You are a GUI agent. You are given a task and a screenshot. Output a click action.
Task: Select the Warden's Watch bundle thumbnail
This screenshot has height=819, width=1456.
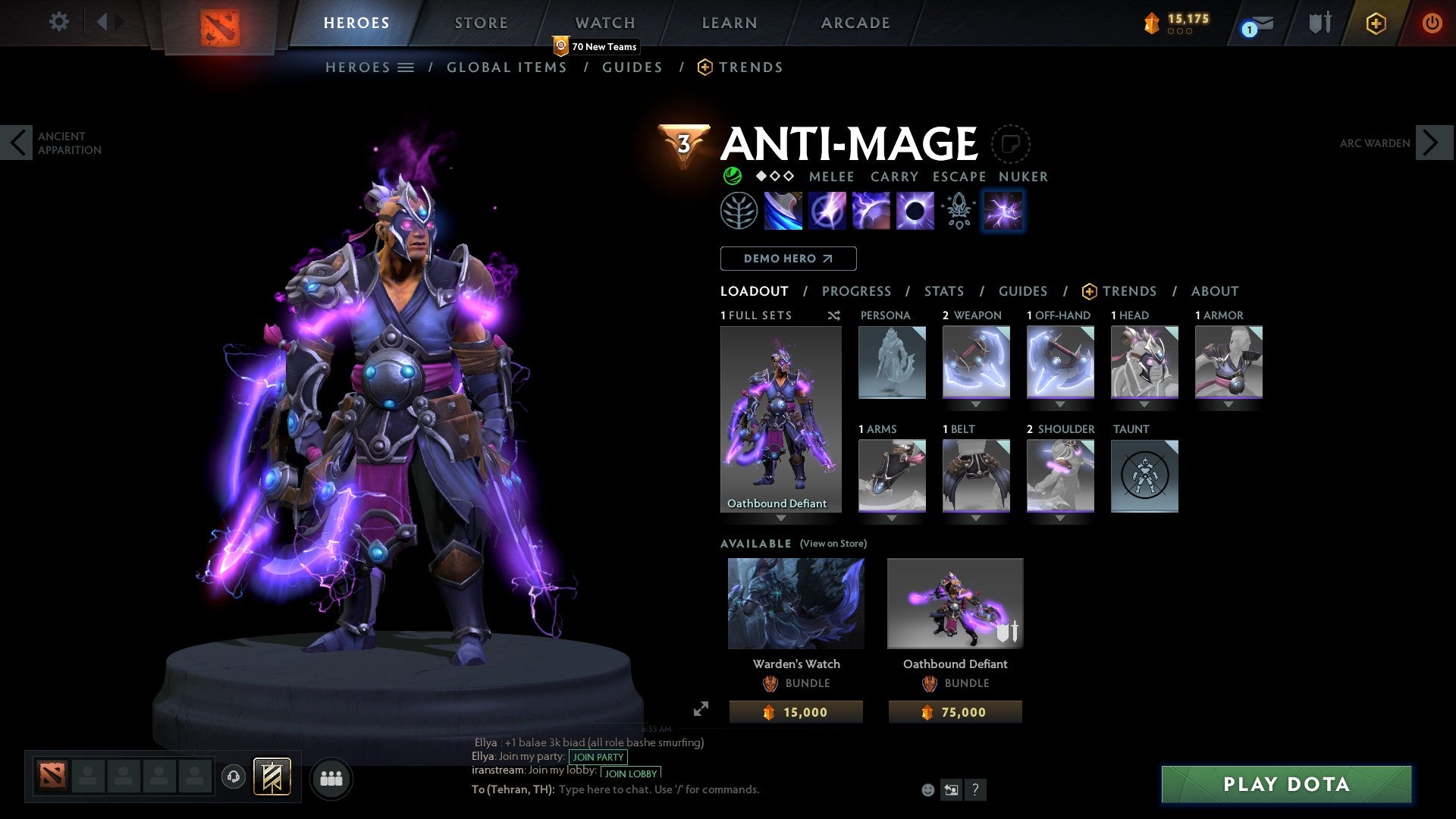(795, 602)
